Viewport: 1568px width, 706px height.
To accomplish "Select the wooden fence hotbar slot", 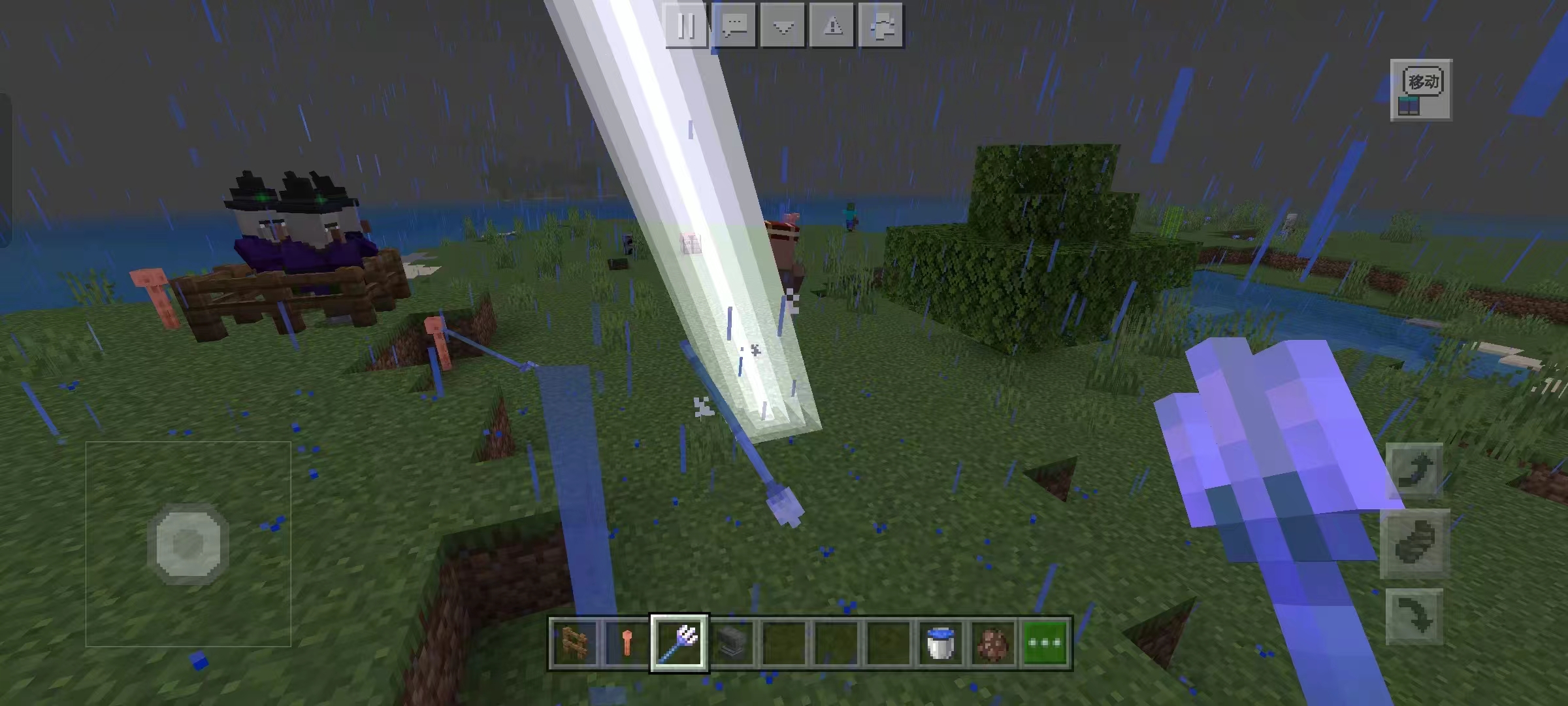I will [574, 643].
